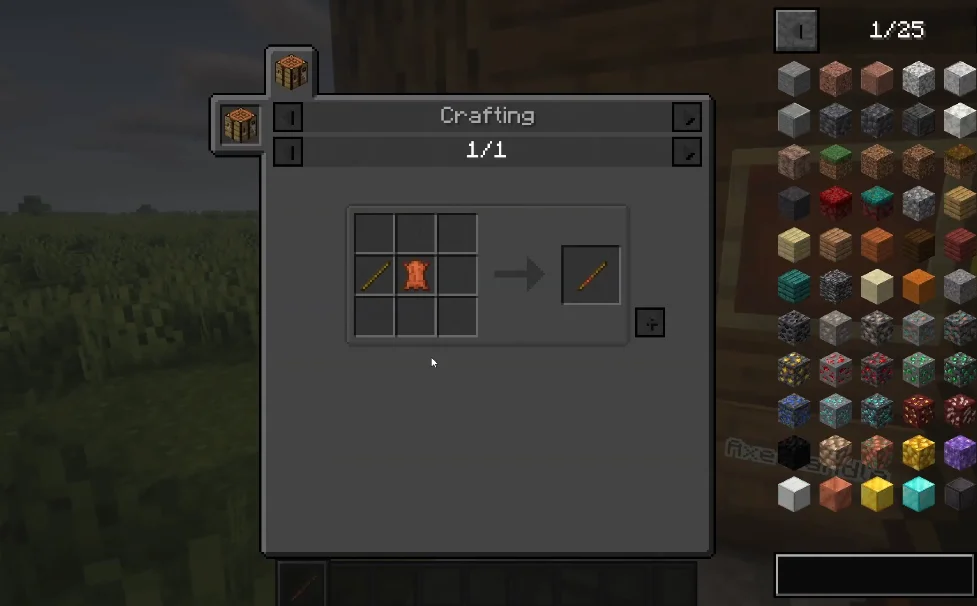Select the diamond block in the item list

(918, 493)
